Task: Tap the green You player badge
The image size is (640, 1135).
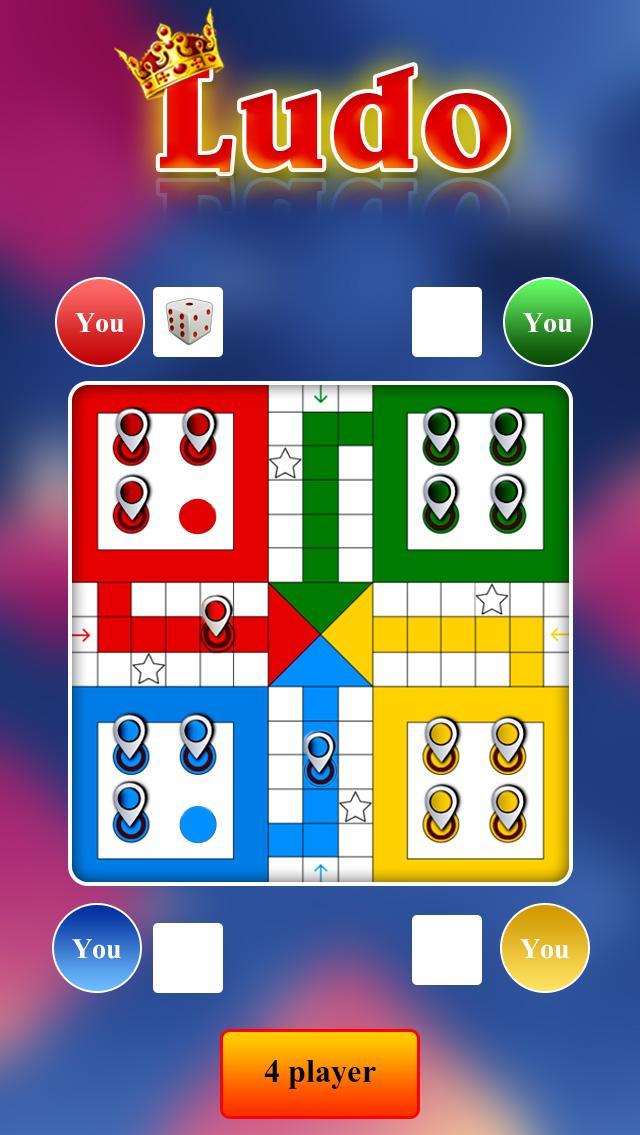Action: point(547,322)
